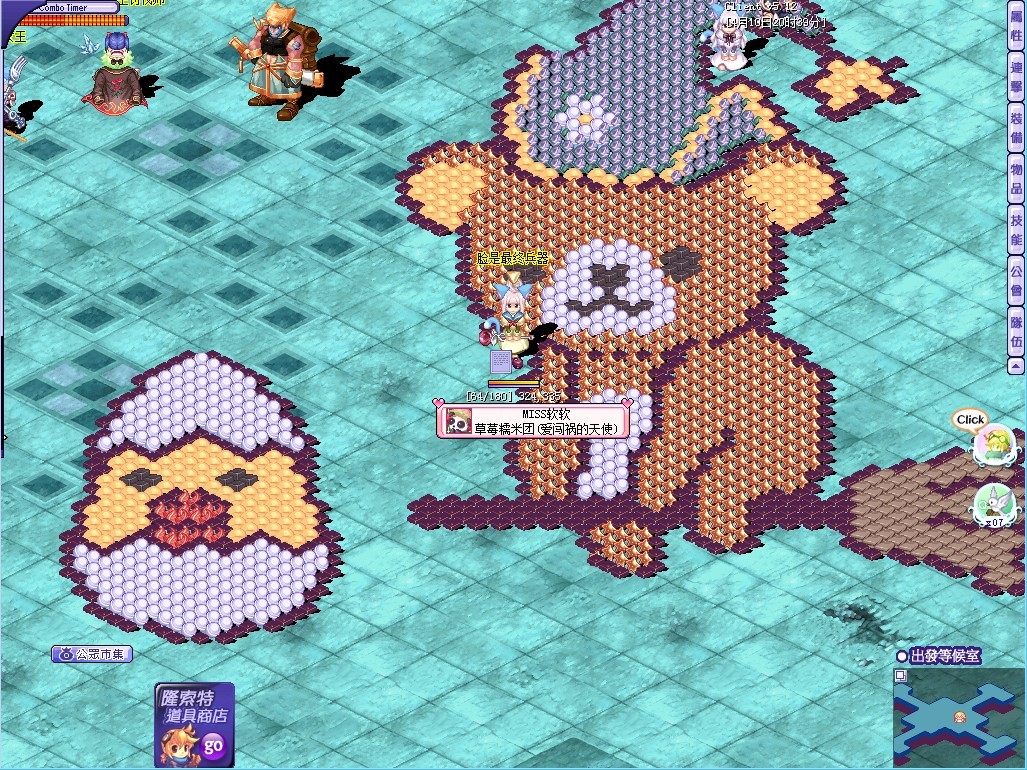This screenshot has width=1027, height=770.
Task: Go to the 隆索特道具商店 item shop
Action: (x=194, y=724)
